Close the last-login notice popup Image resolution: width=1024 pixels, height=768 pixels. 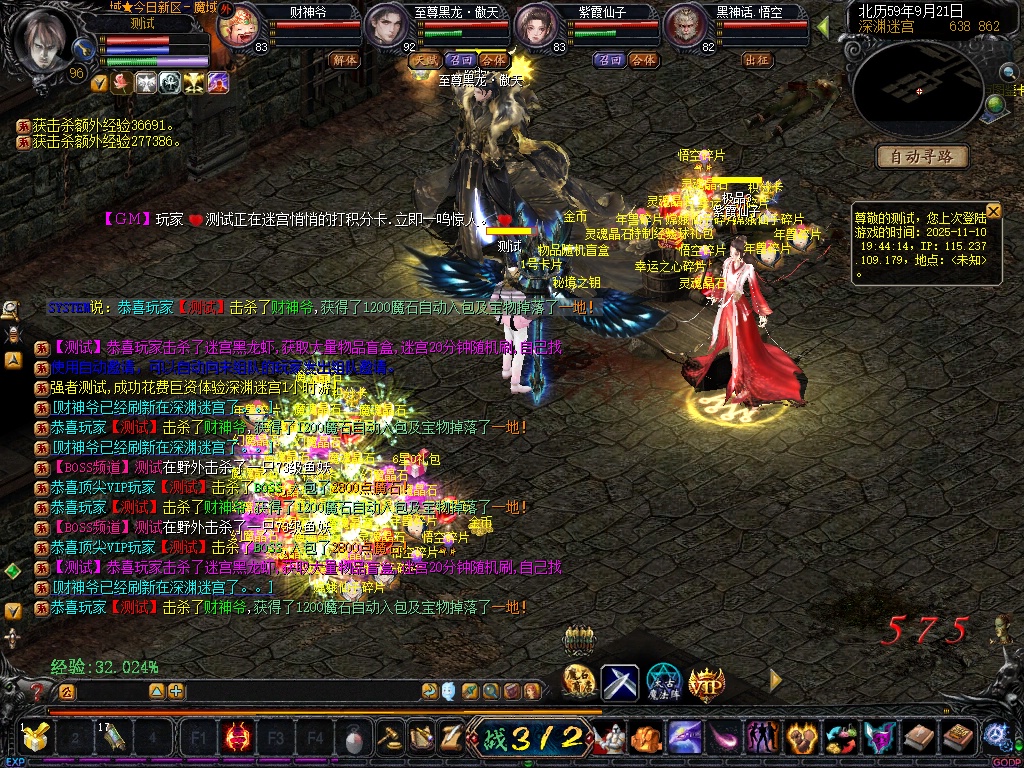(993, 210)
